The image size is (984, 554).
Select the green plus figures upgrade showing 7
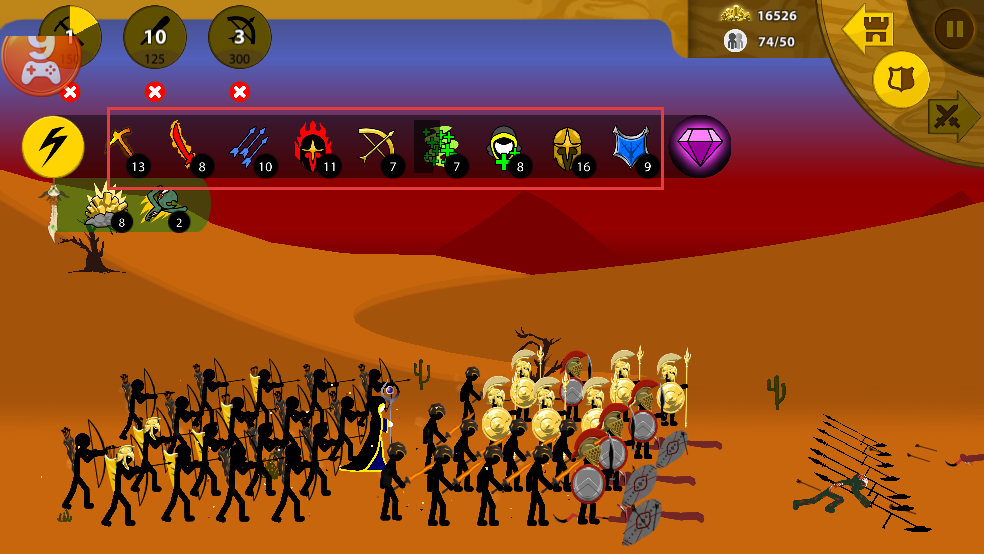click(x=440, y=147)
